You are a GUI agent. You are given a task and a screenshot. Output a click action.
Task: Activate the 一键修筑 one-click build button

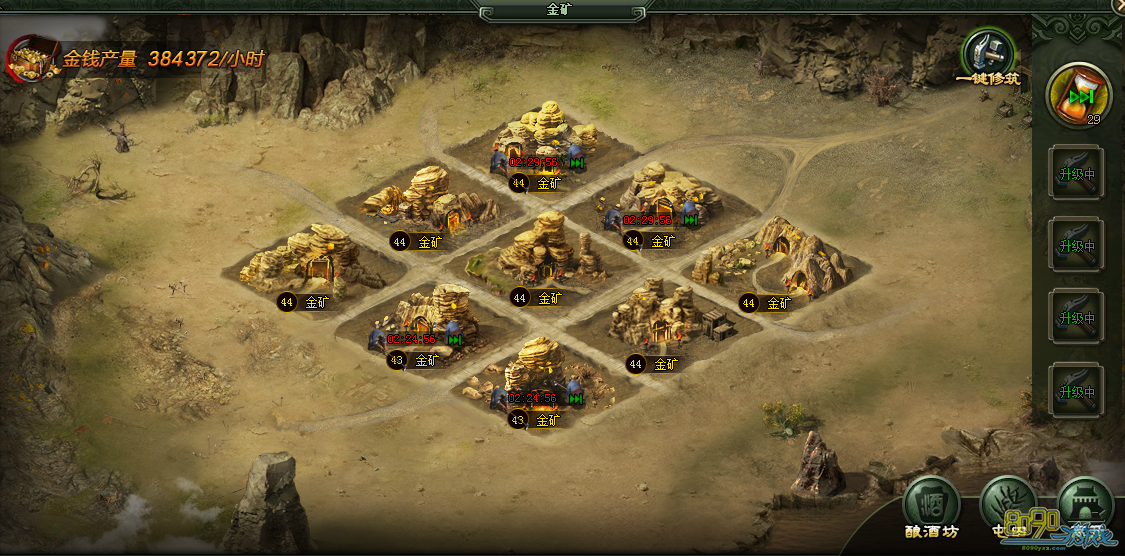pyautogui.click(x=987, y=54)
